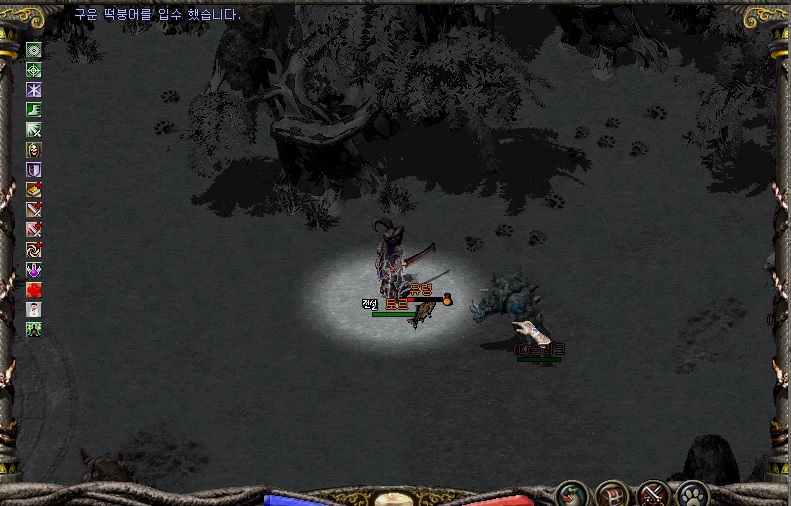Click the purple shield buff icon

point(34,170)
